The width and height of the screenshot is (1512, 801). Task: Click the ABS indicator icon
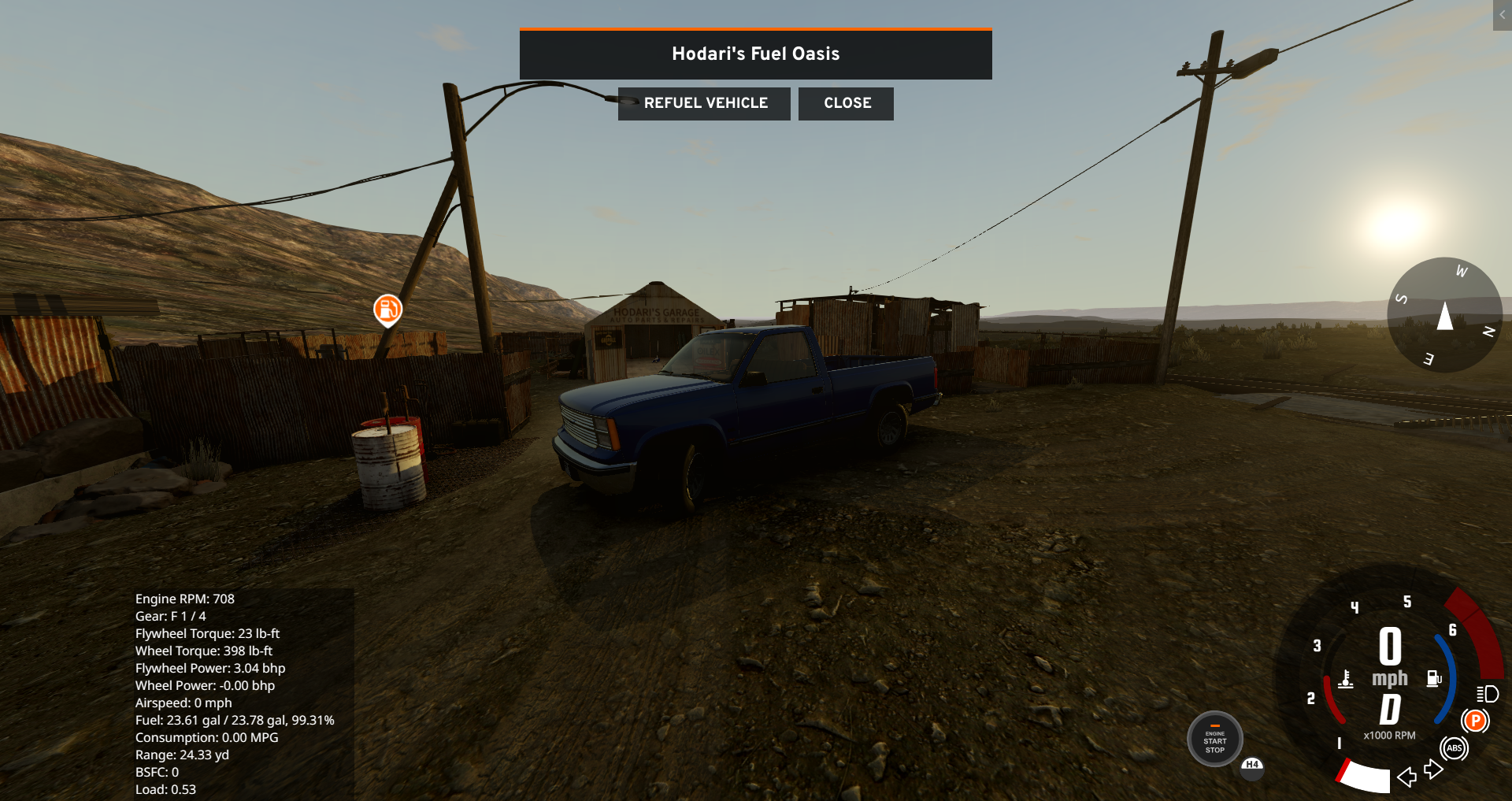click(1454, 748)
